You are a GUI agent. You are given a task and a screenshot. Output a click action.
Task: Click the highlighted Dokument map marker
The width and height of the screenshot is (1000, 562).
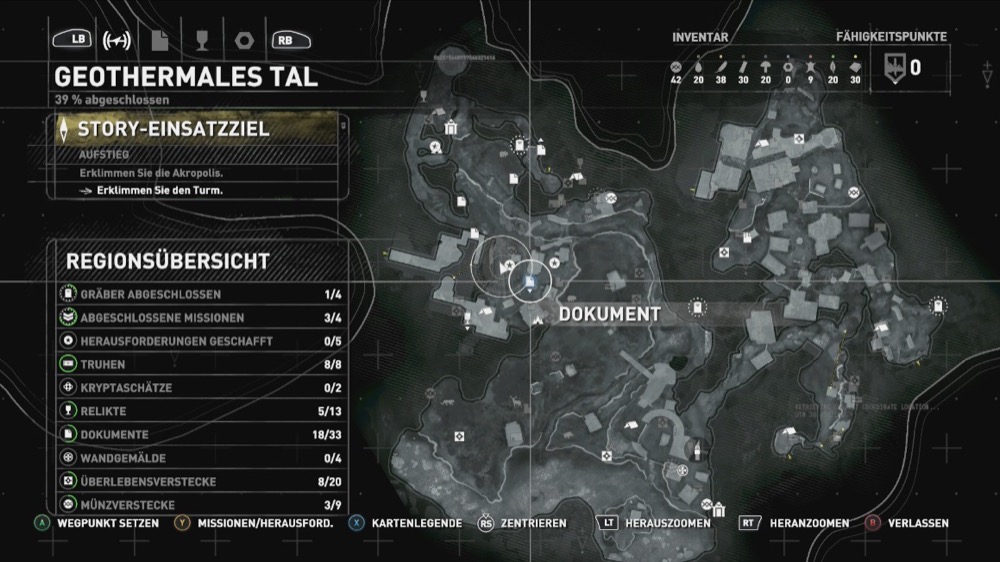pos(527,285)
